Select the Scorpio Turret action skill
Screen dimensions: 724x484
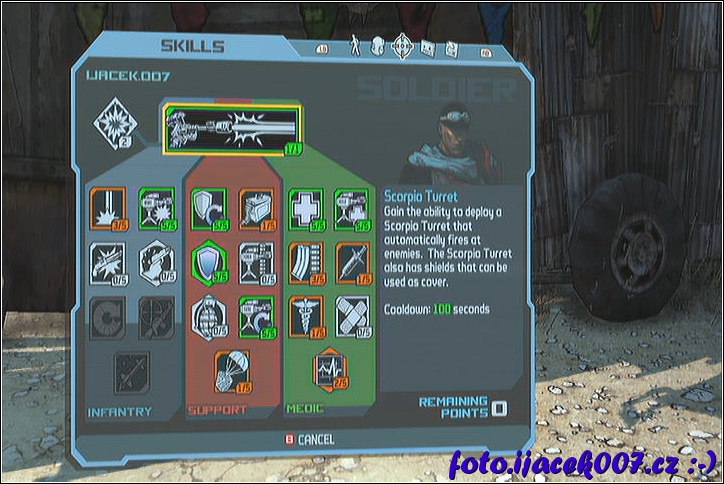233,130
